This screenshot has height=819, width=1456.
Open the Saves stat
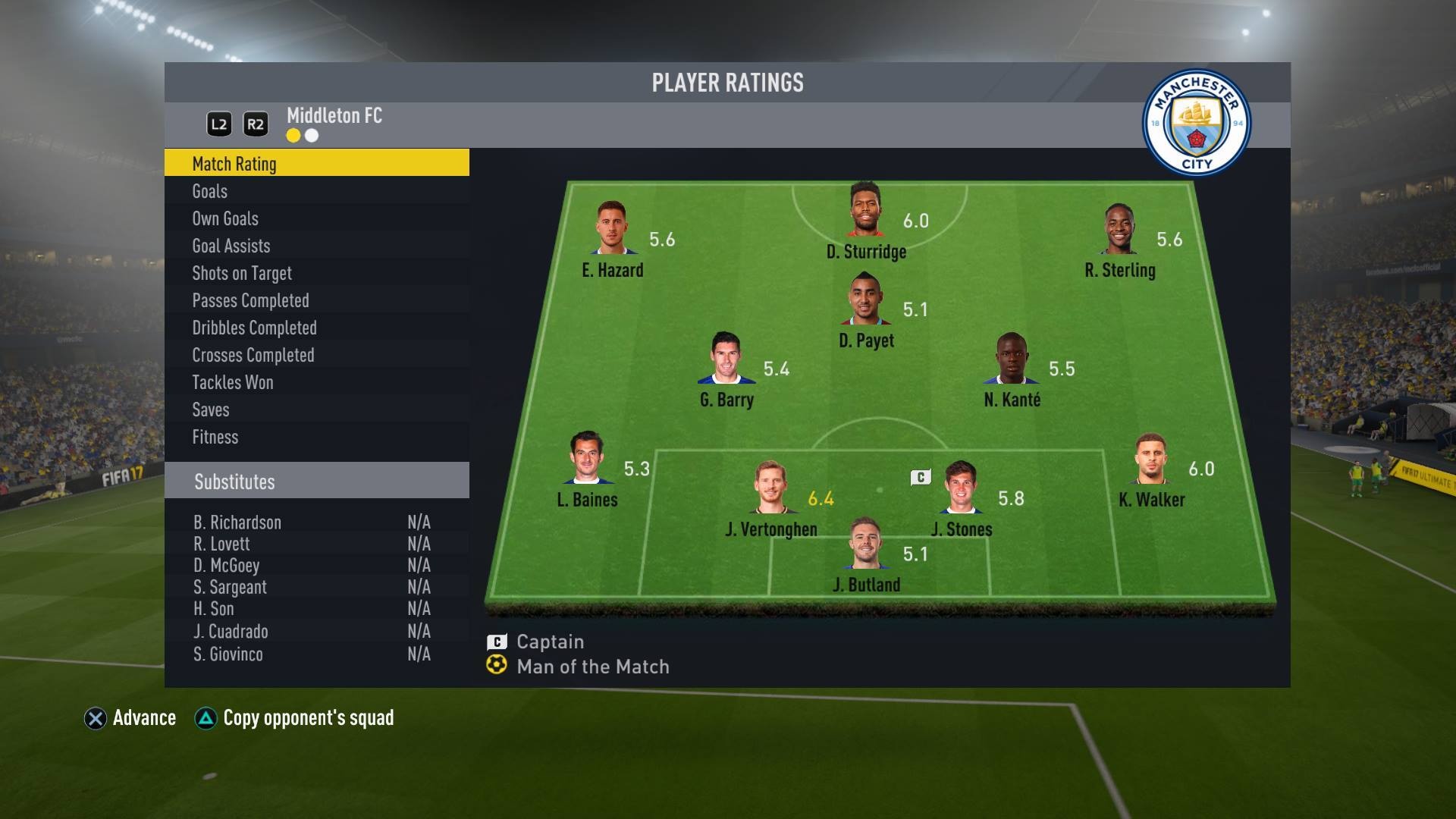(x=316, y=409)
